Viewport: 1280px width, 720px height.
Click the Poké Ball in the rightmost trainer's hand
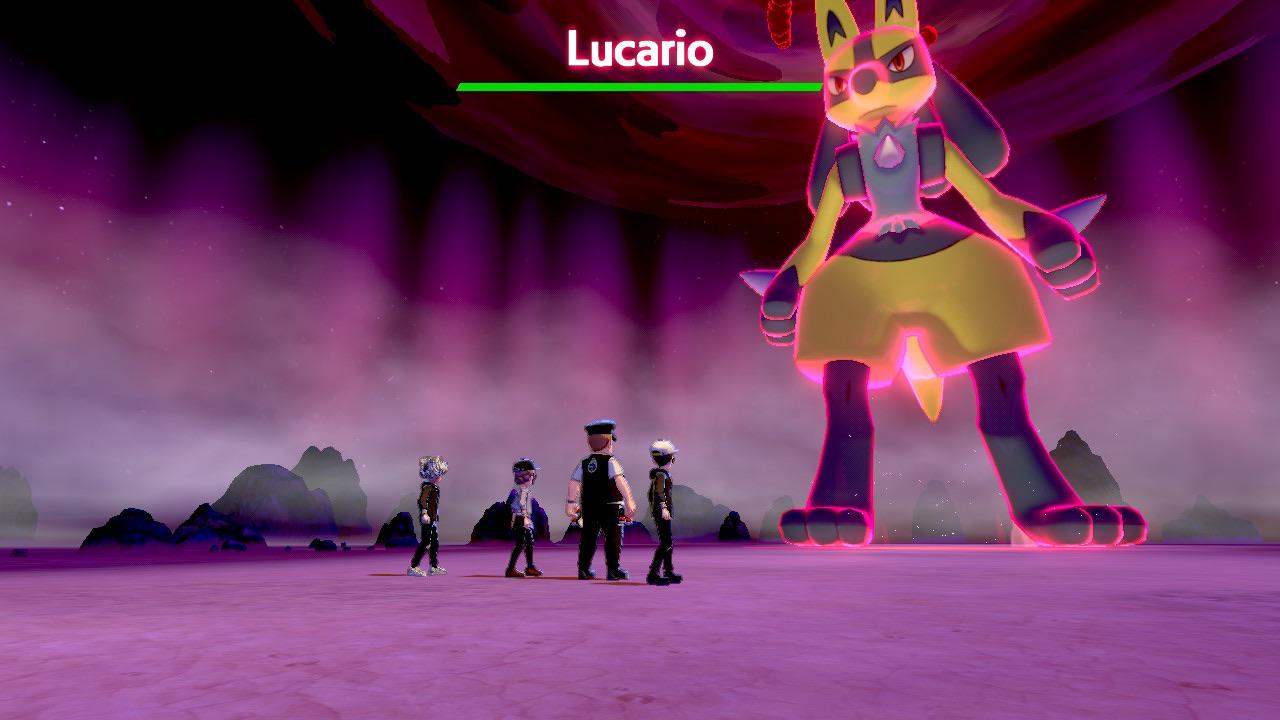[665, 515]
